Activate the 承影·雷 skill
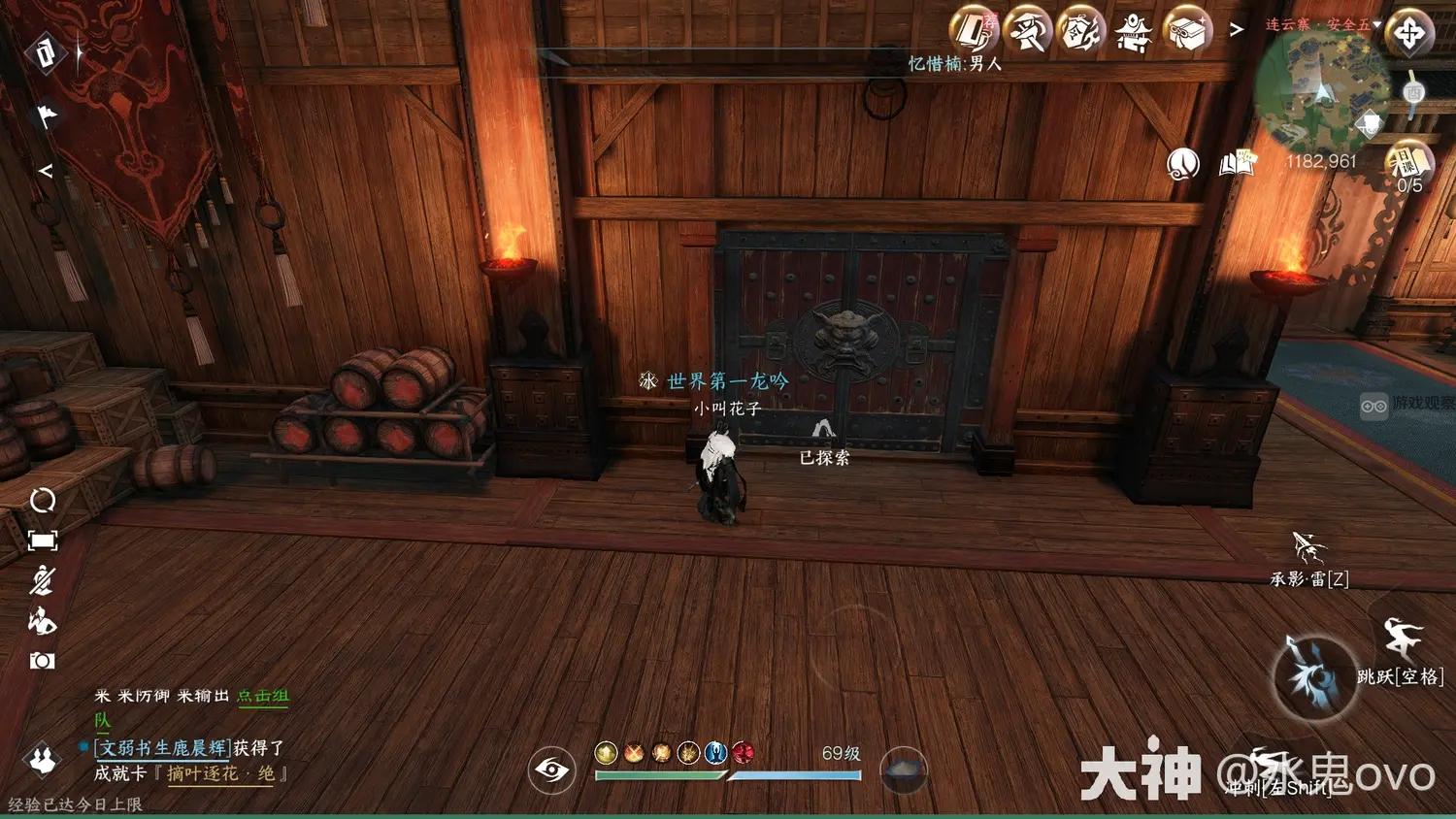The image size is (1456, 819). click(x=1308, y=549)
